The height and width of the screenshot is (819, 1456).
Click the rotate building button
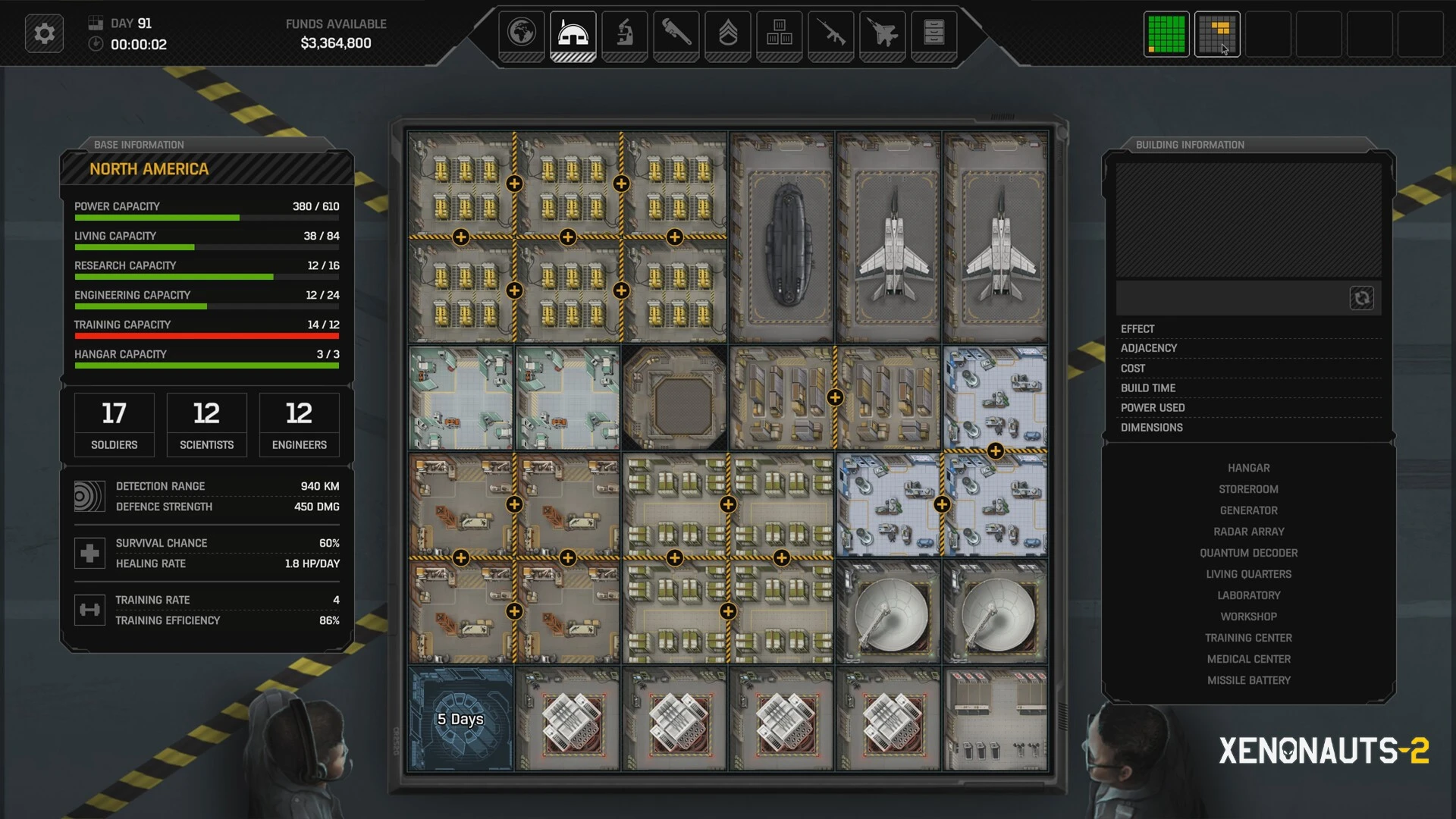(x=1361, y=298)
